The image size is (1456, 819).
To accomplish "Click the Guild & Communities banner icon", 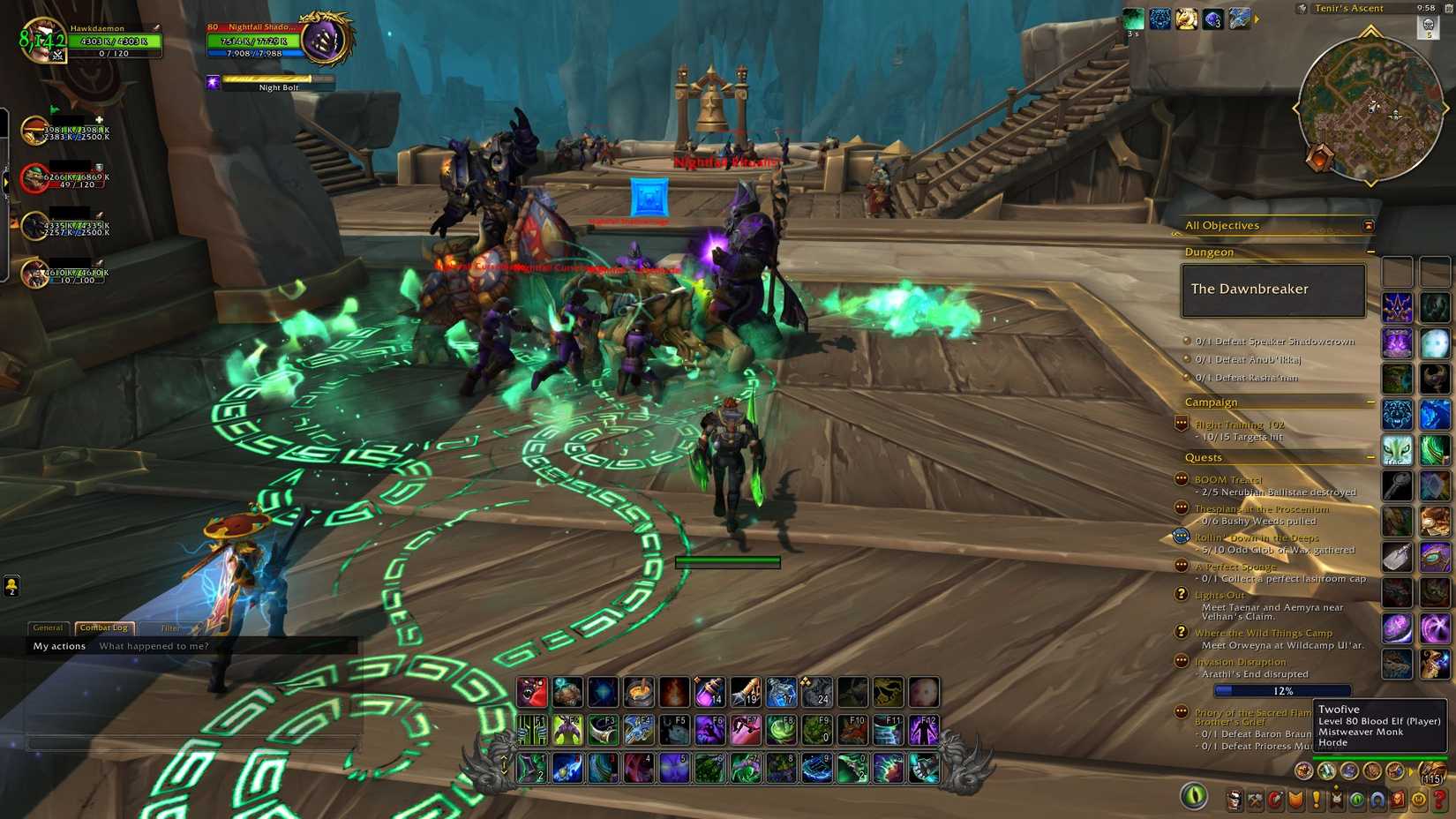I will tap(1339, 800).
